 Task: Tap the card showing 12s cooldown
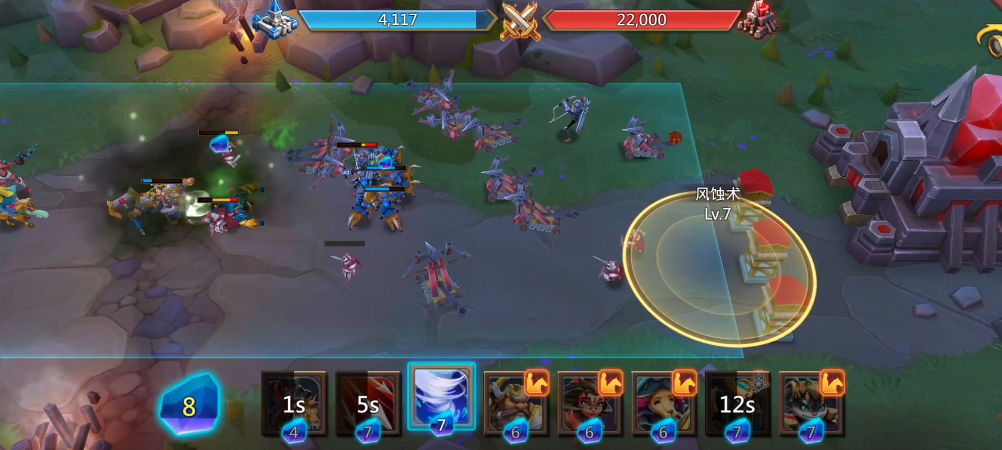click(x=737, y=403)
